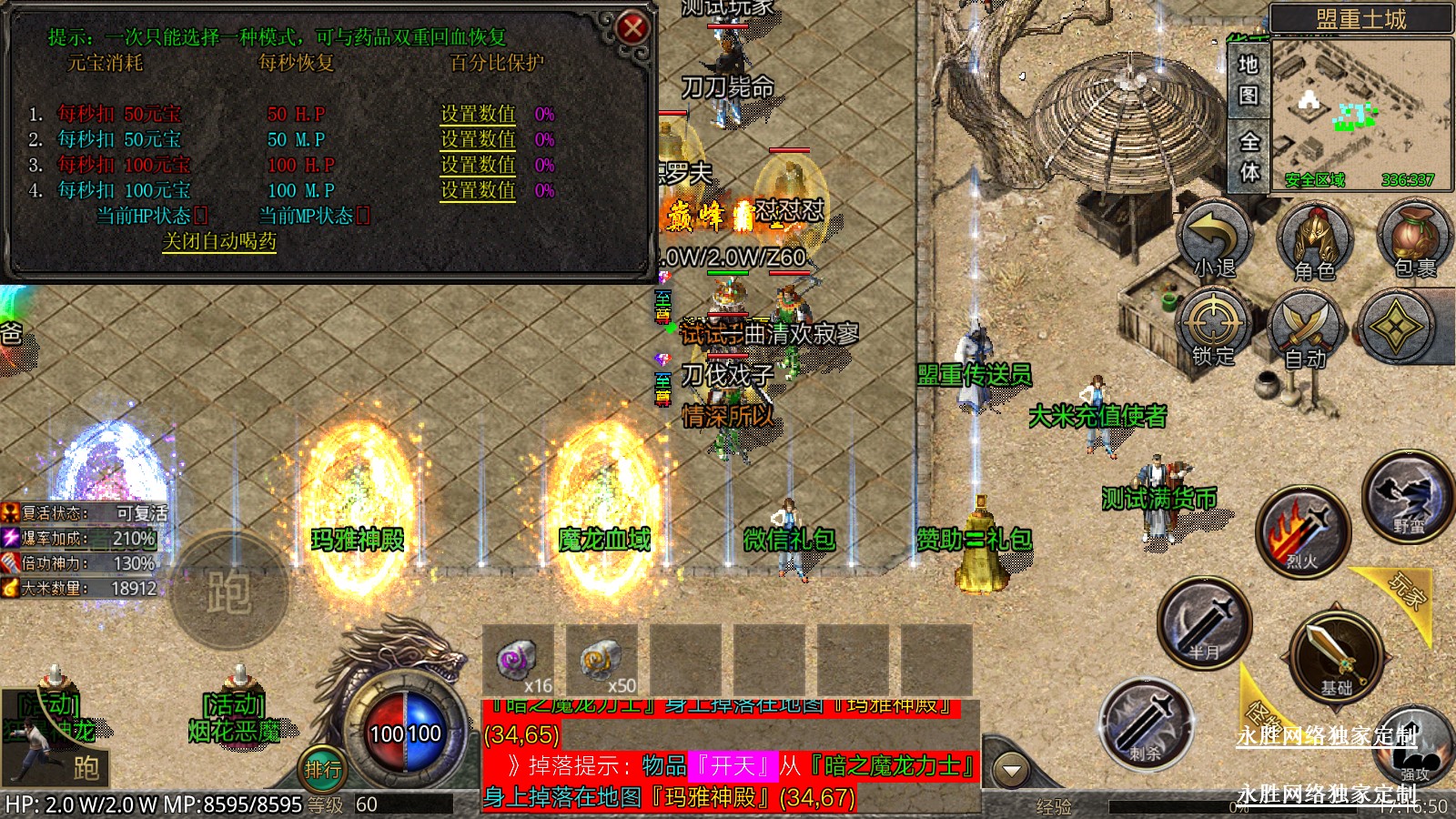Activate the 锁定 target lock

point(1213,328)
